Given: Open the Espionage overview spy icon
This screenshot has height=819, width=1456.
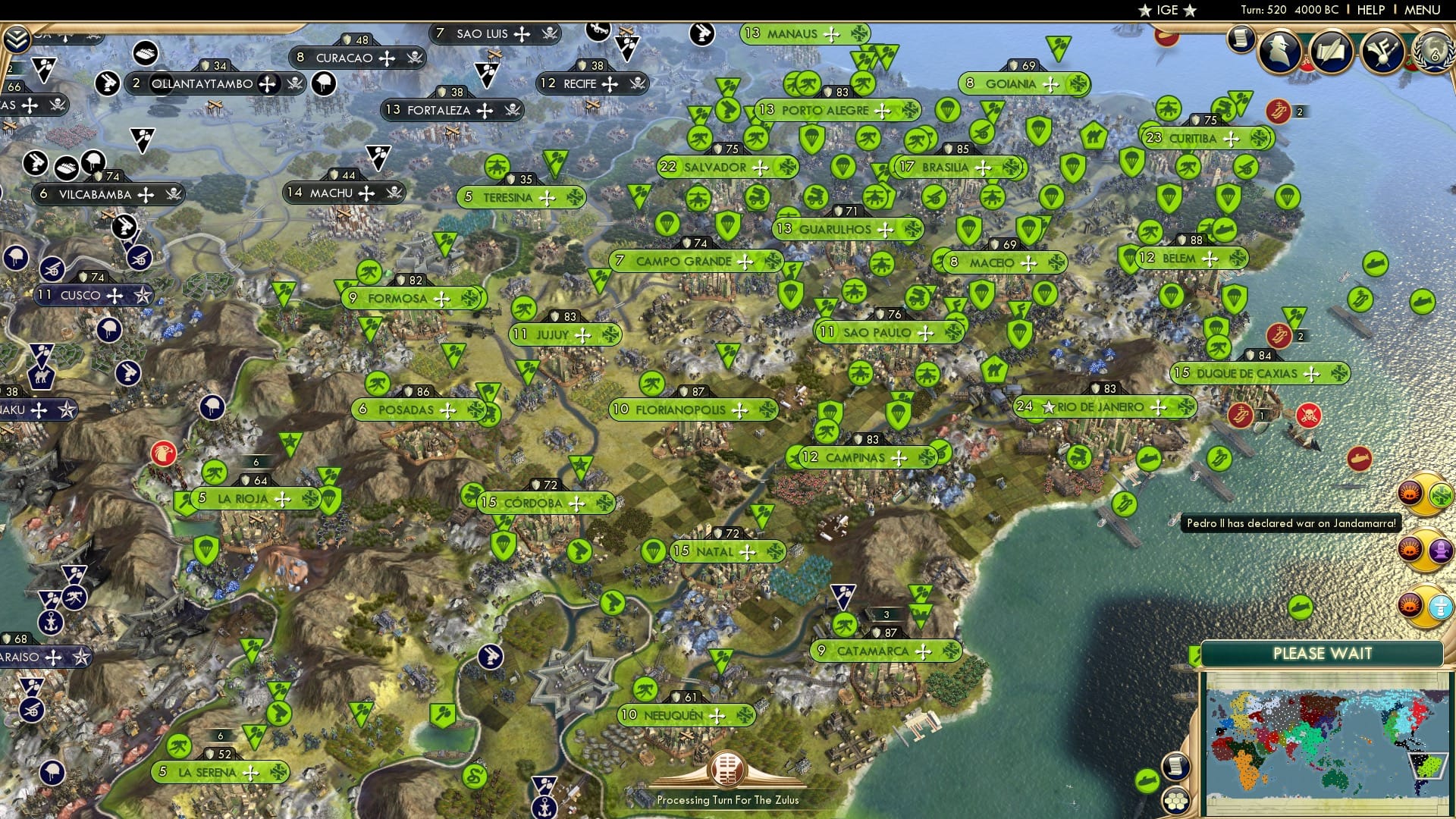Looking at the screenshot, I should (1278, 49).
